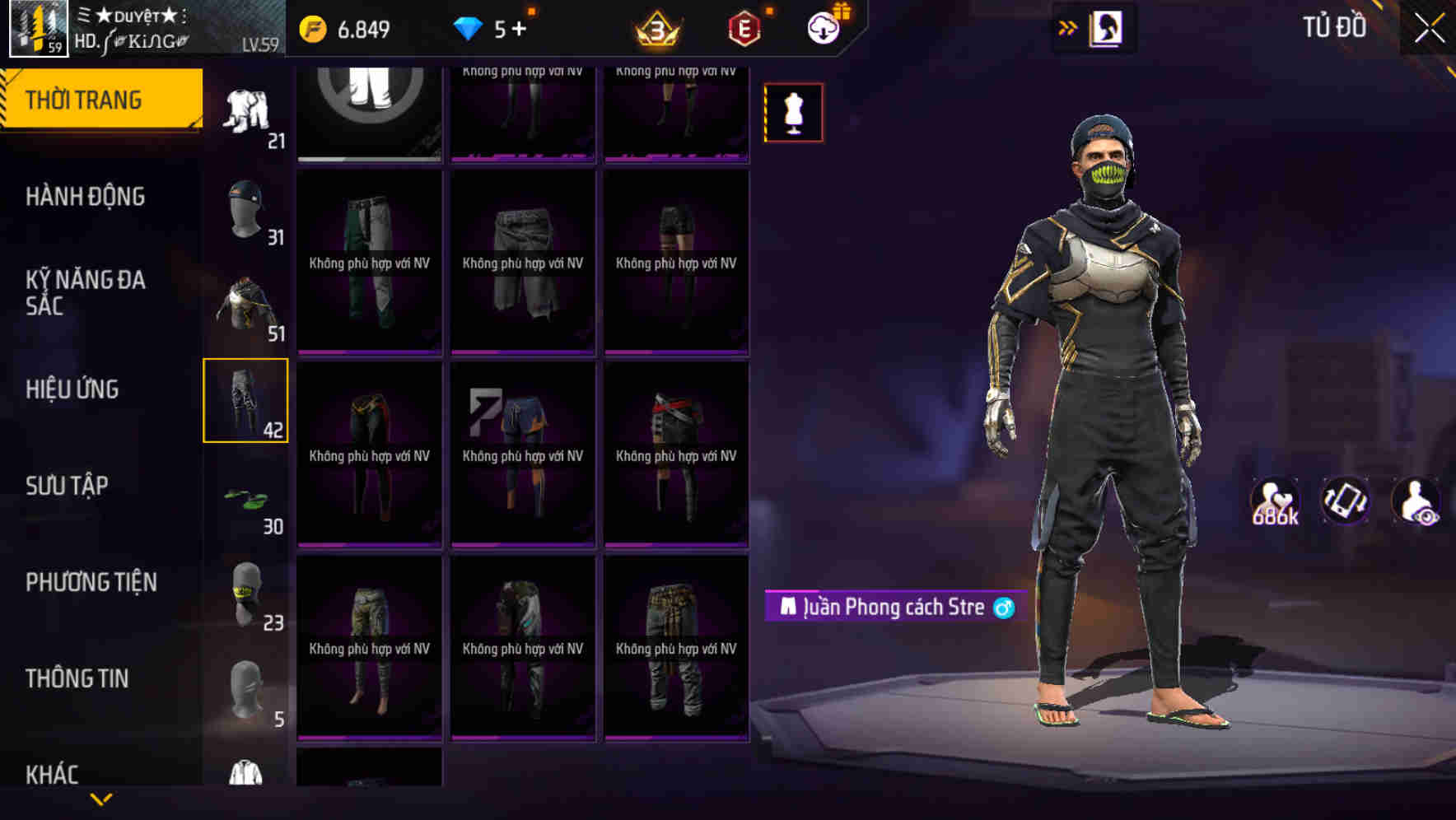The width and height of the screenshot is (1456, 820).
Task: Tap the 686k likes icon
Action: [1276, 501]
